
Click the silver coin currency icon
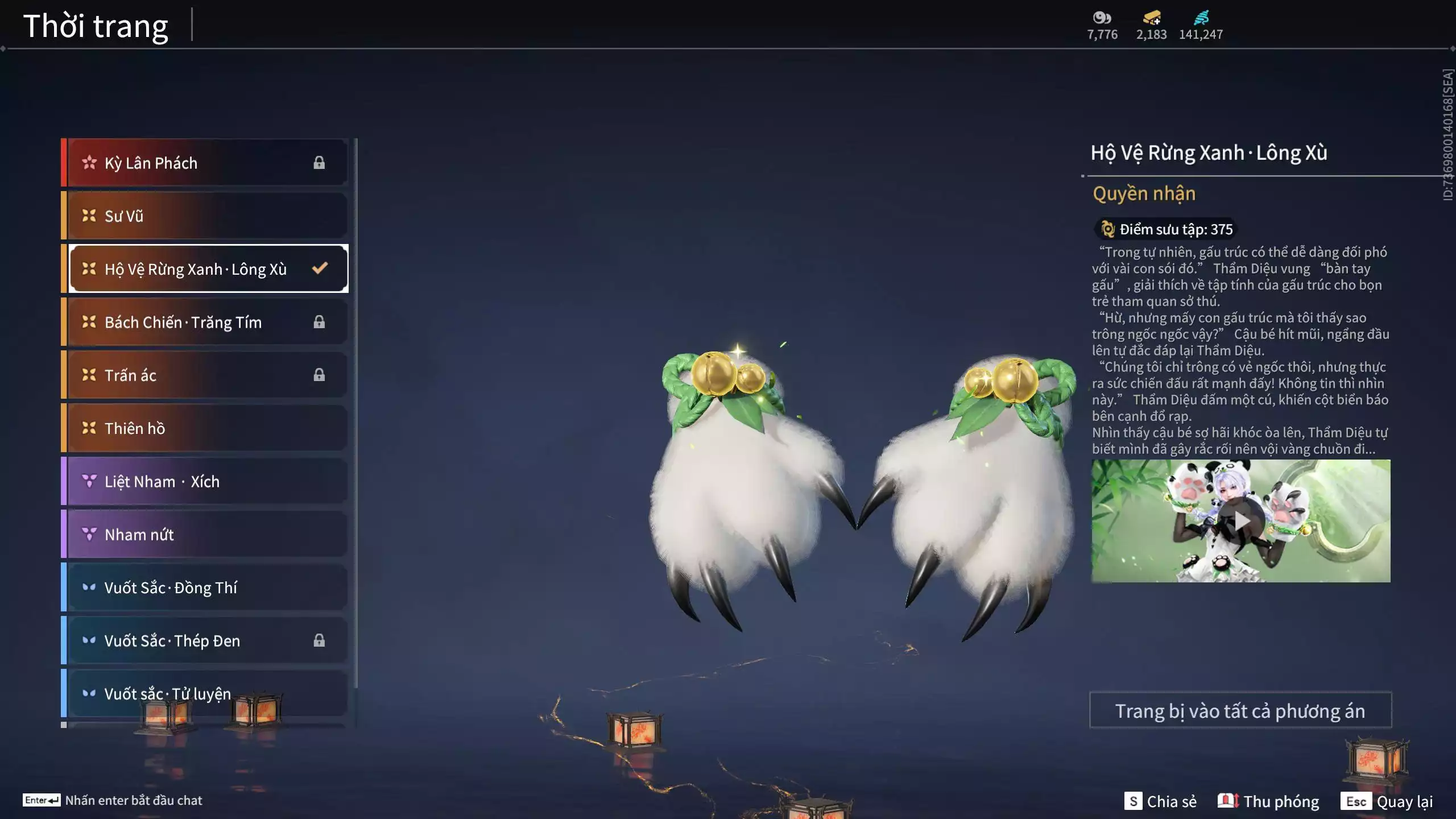[x=1102, y=18]
